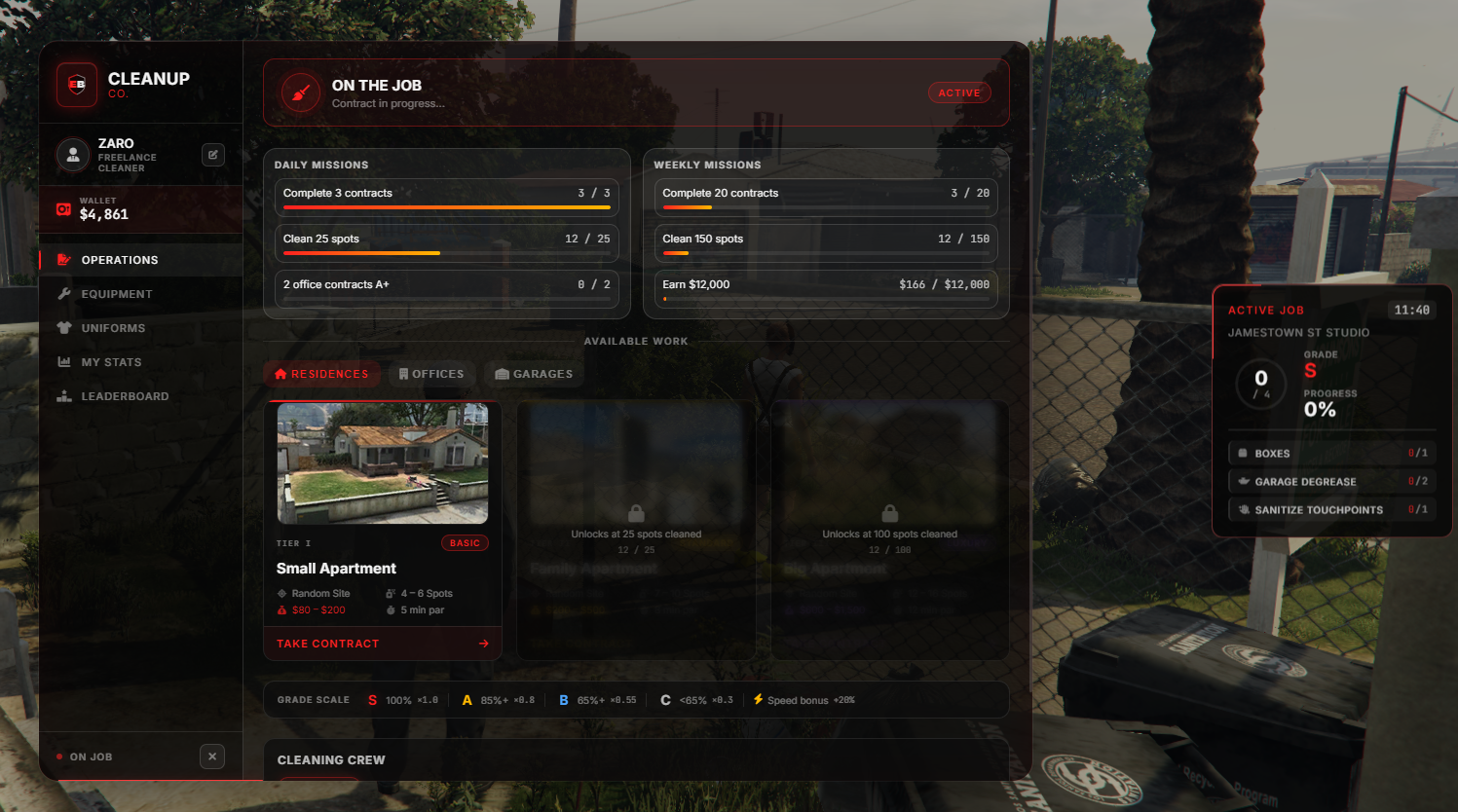
Task: Select the locked 25-spots contract card
Action: [636, 530]
